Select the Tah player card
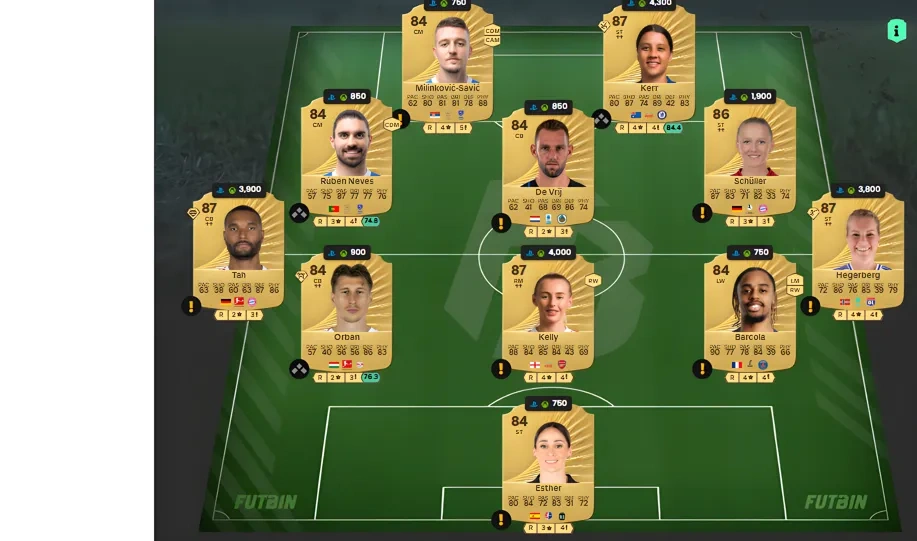The width and height of the screenshot is (917, 541). click(238, 245)
